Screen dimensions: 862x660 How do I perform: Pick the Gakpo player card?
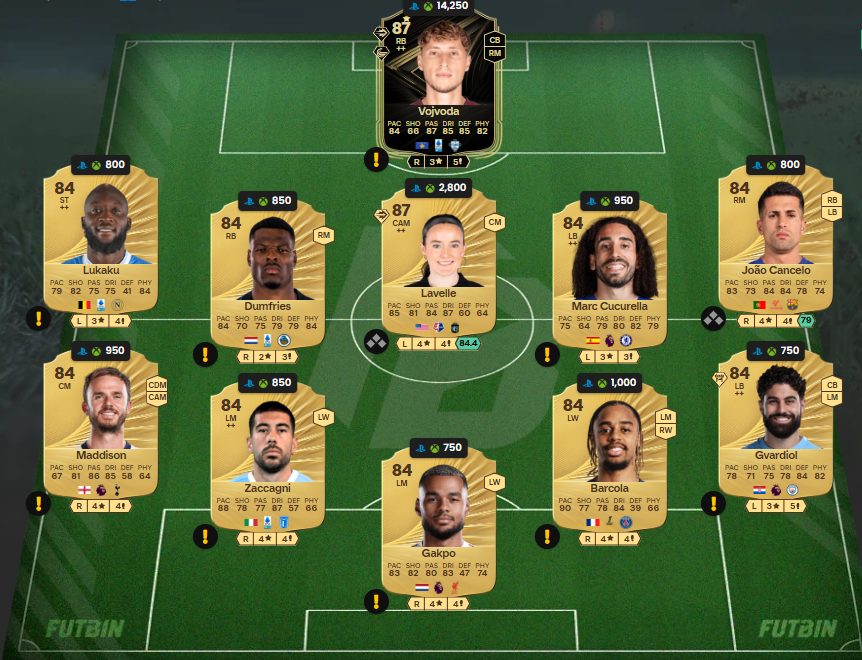point(440,520)
